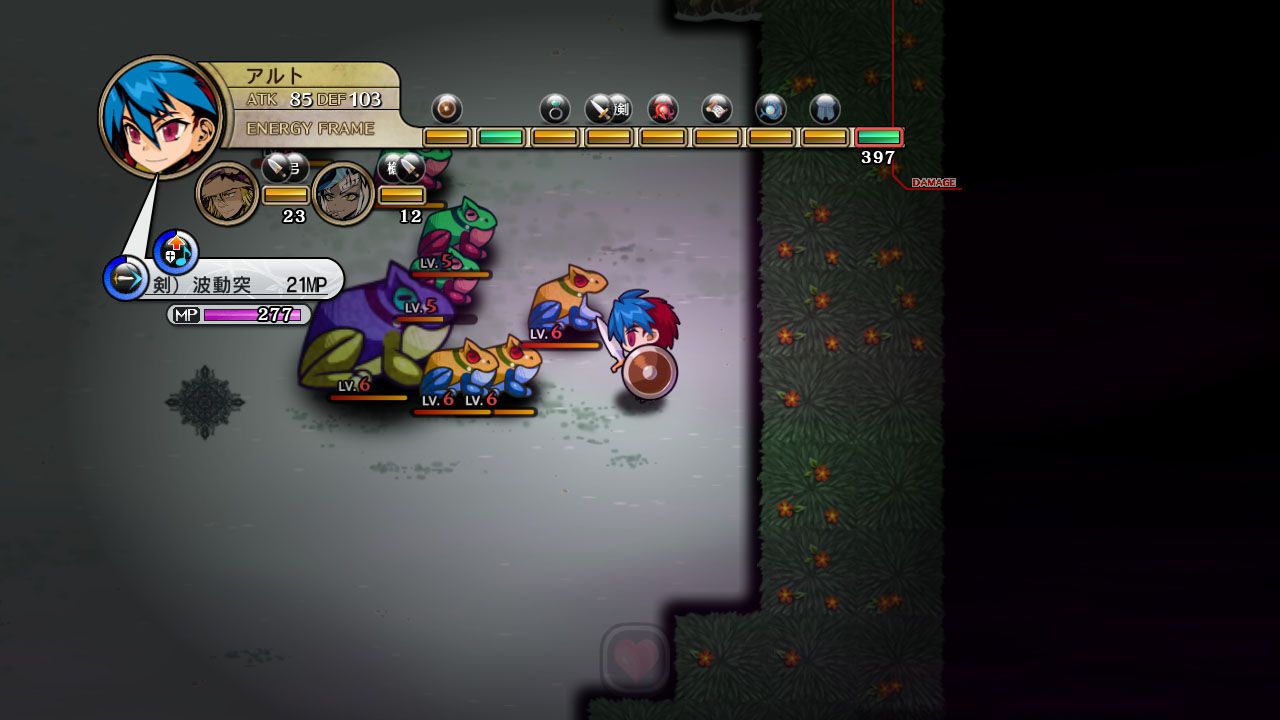The image size is (1280, 720).
Task: Select the ring equipment icon
Action: 555,108
